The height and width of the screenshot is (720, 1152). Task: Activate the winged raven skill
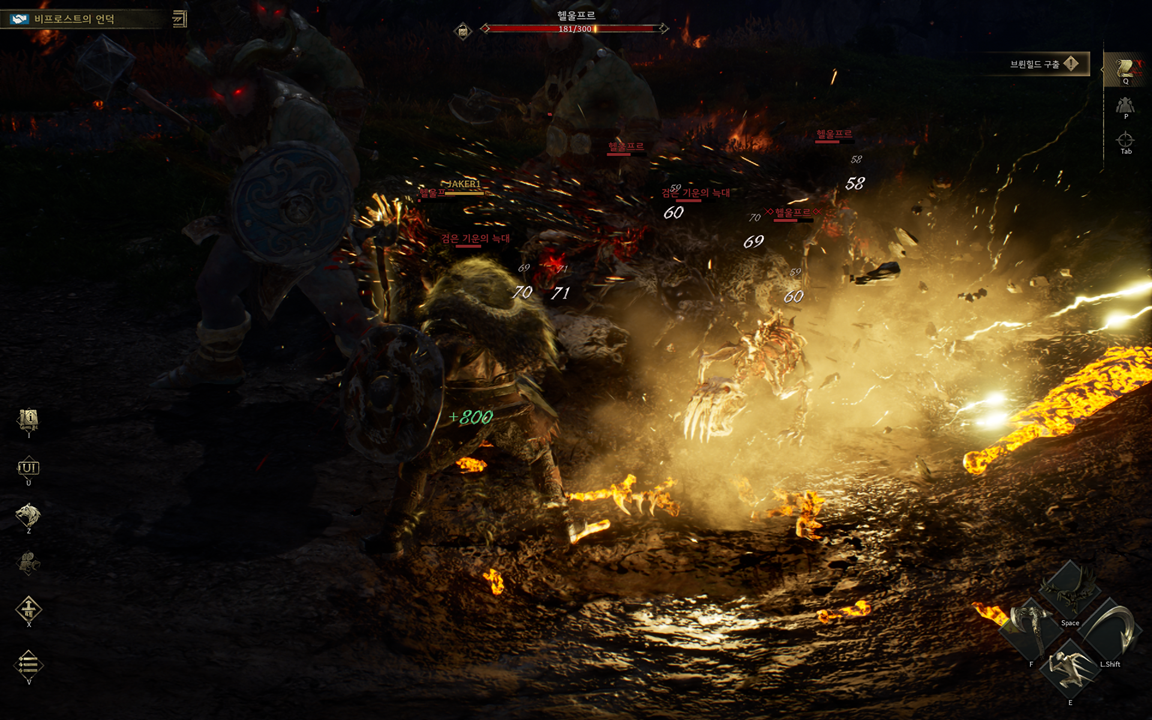[x=1070, y=592]
